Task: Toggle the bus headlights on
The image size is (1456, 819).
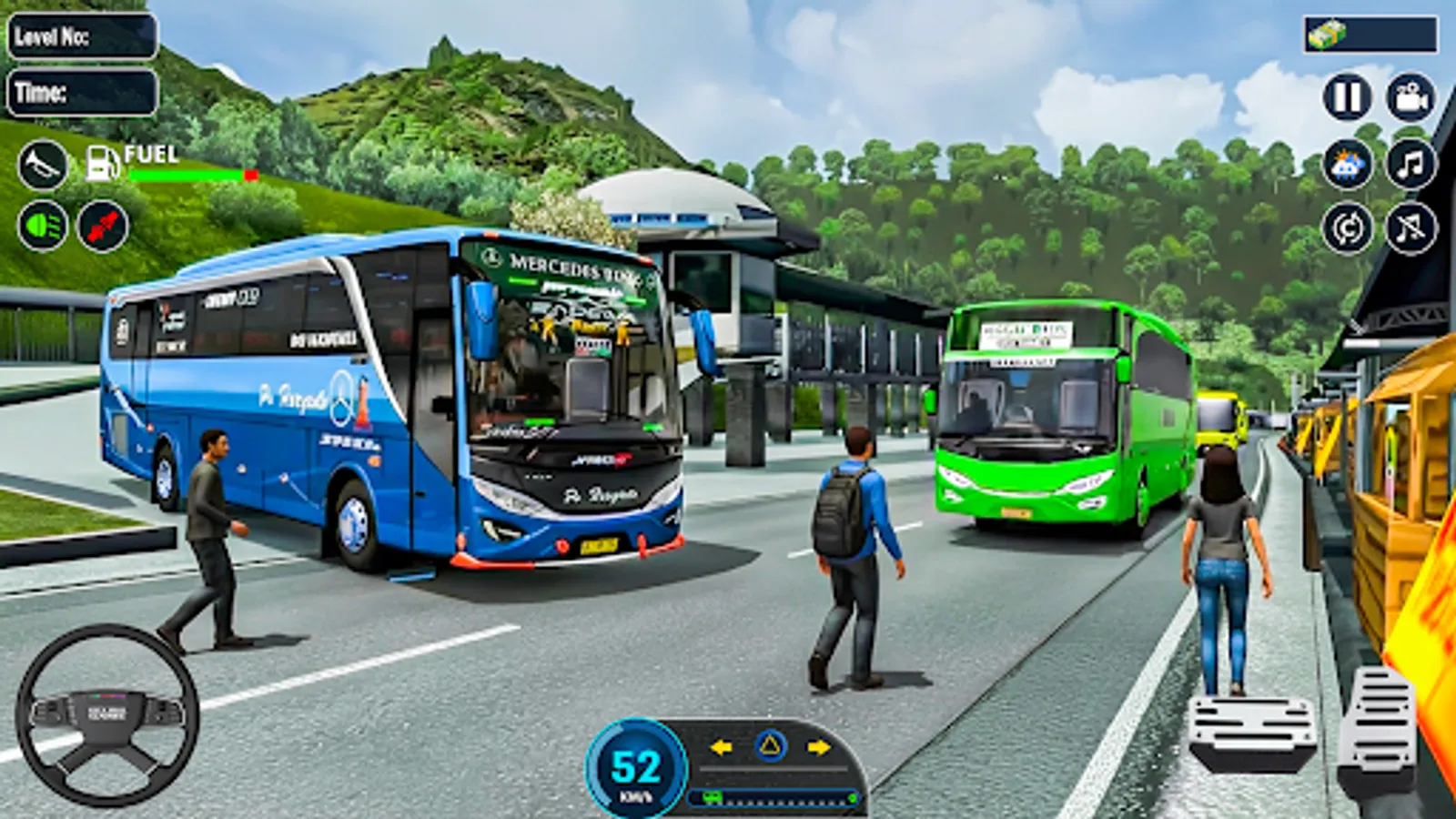Action: [x=40, y=224]
